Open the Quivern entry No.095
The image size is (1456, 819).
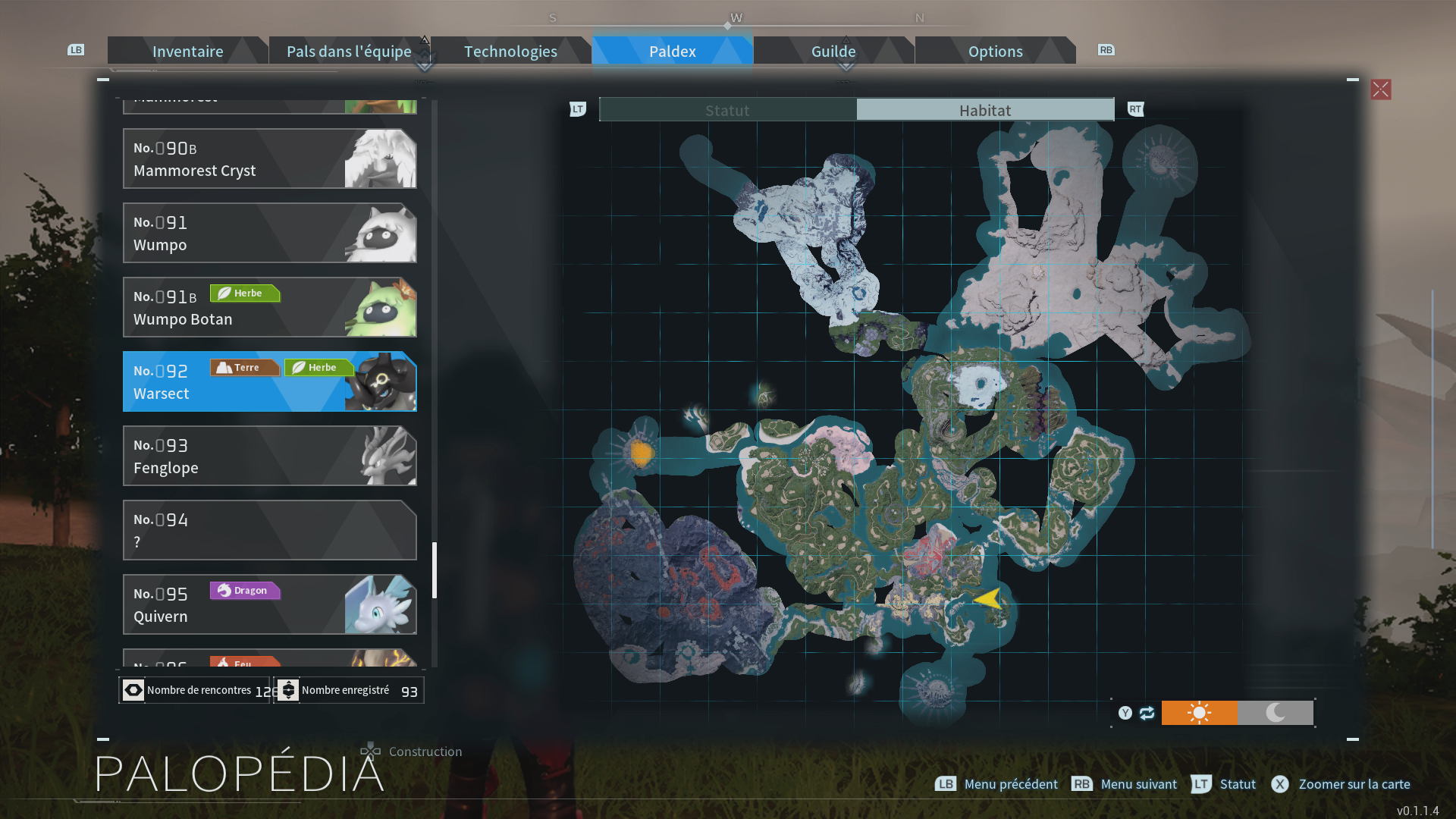pyautogui.click(x=269, y=604)
